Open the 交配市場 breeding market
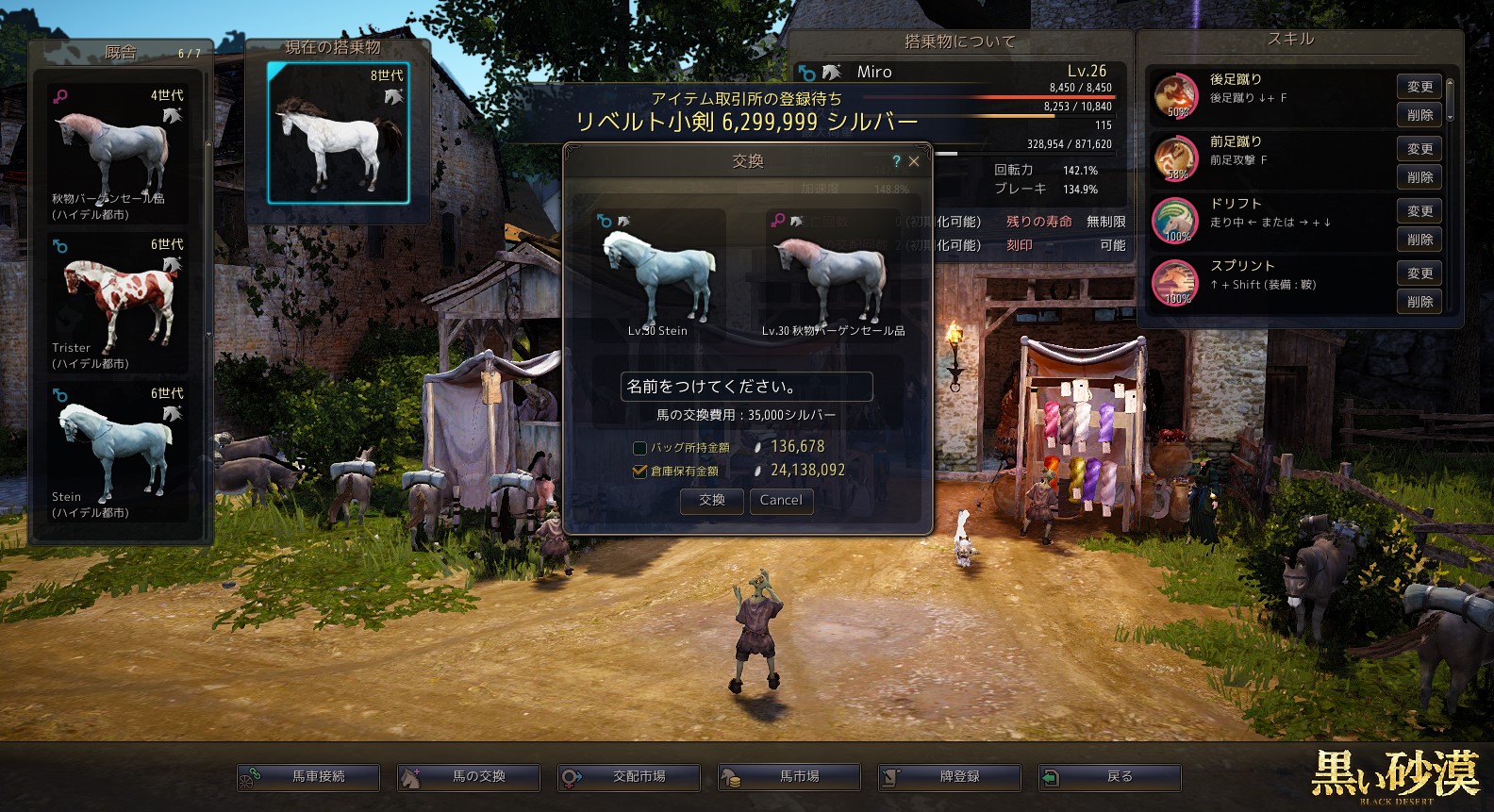Image resolution: width=1494 pixels, height=812 pixels. (629, 777)
